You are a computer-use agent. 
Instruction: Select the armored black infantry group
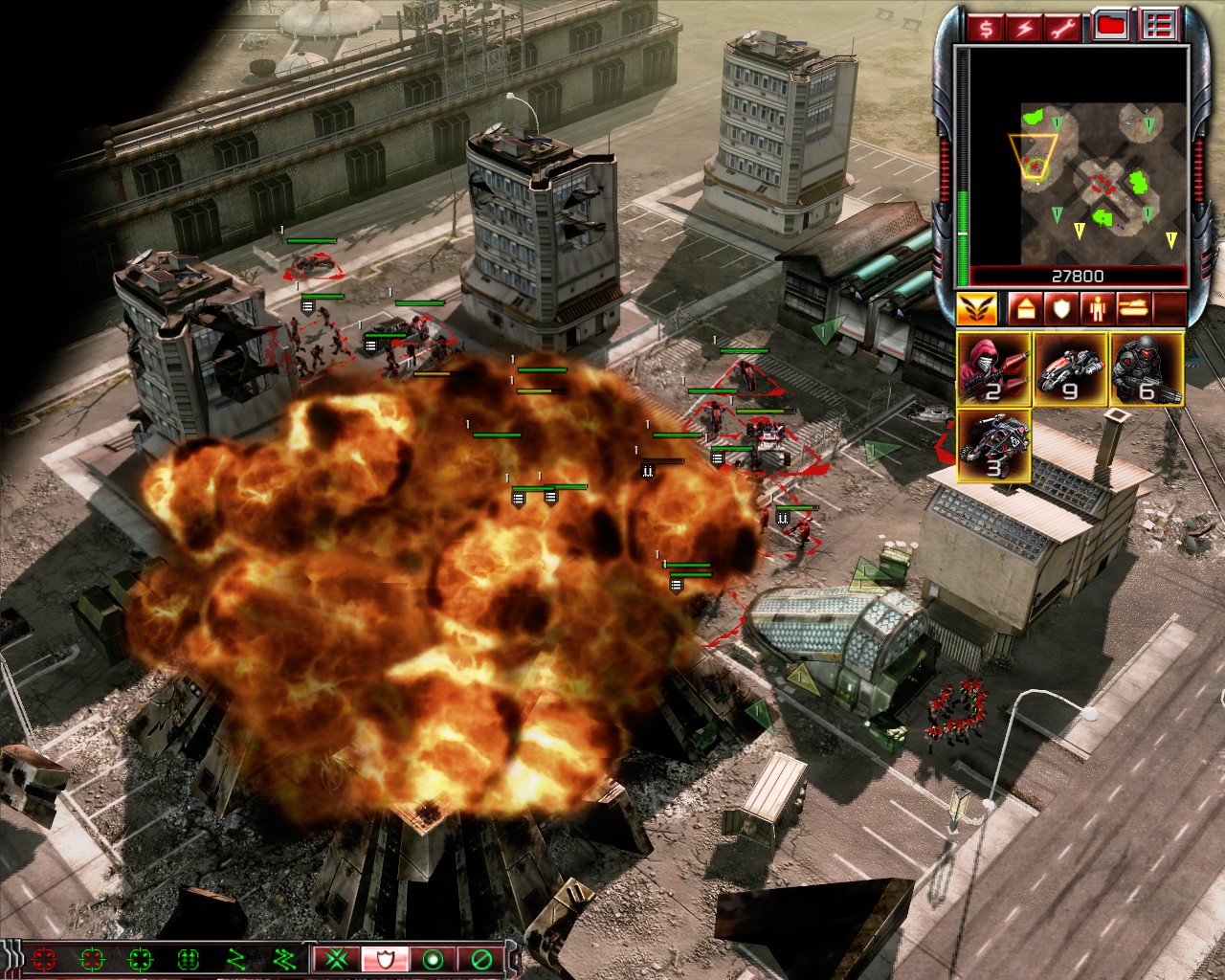point(1147,368)
